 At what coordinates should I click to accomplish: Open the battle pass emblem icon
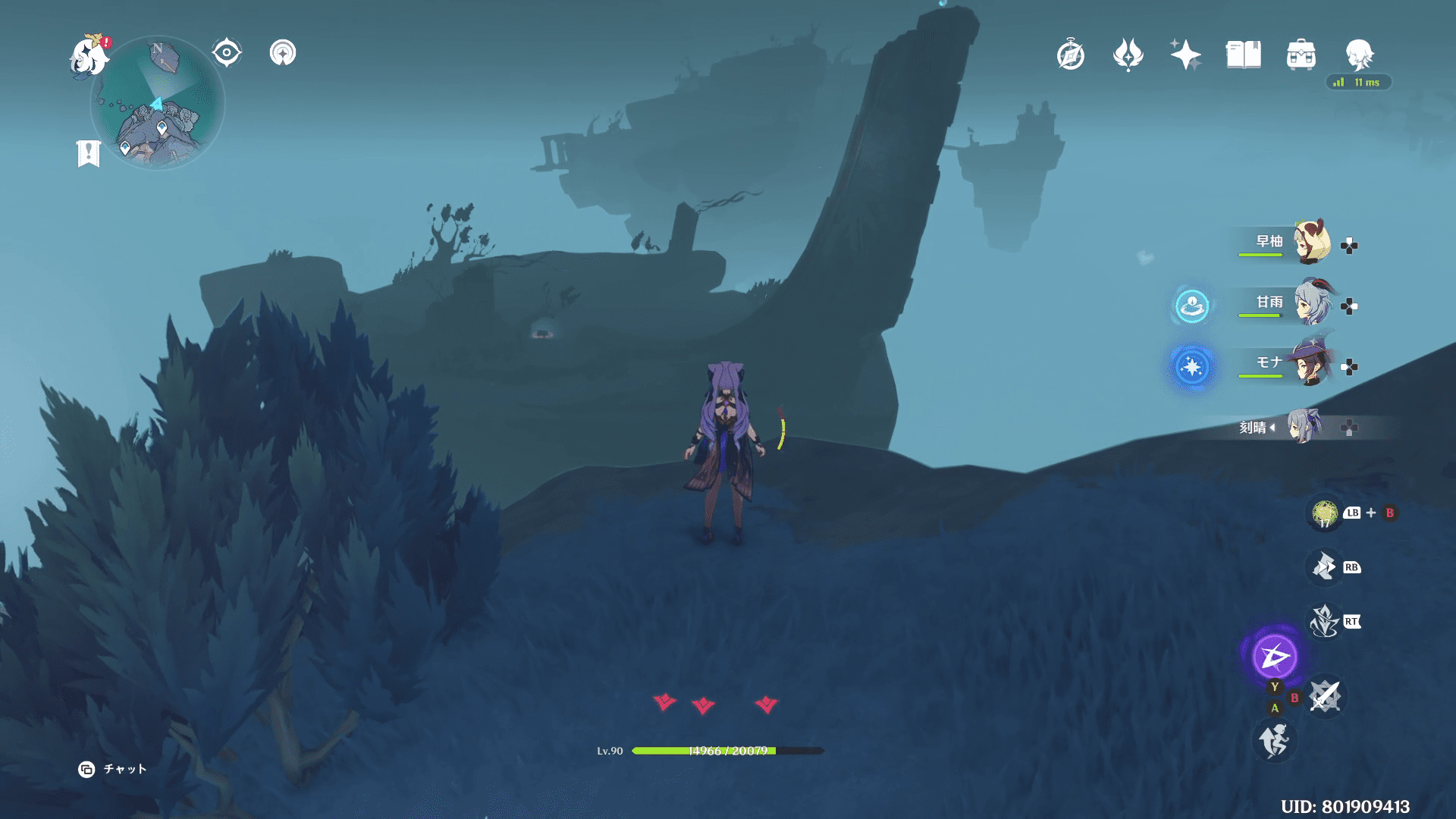pyautogui.click(x=1128, y=55)
